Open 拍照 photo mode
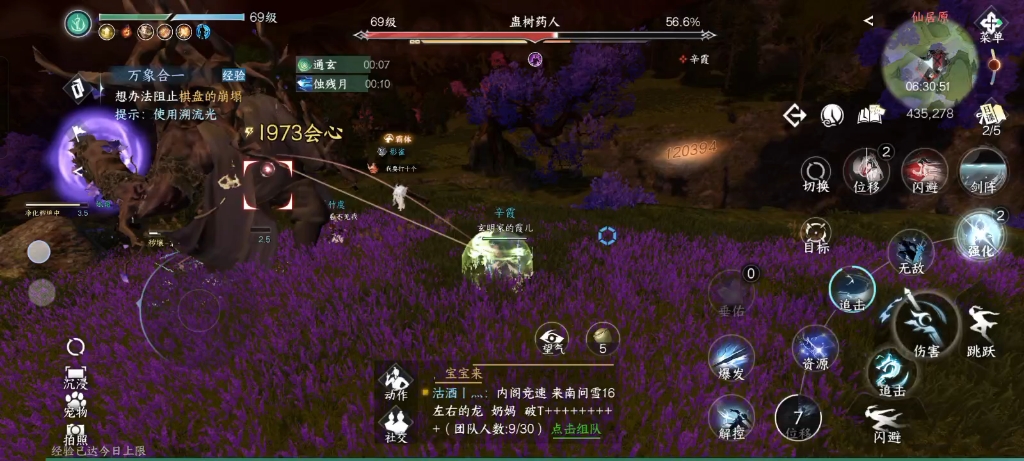 click(x=75, y=431)
